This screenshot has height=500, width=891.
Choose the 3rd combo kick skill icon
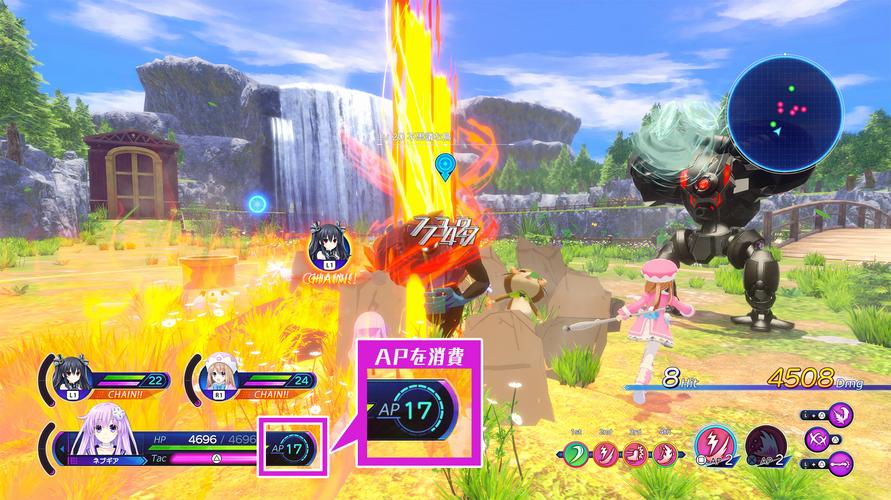[636, 456]
